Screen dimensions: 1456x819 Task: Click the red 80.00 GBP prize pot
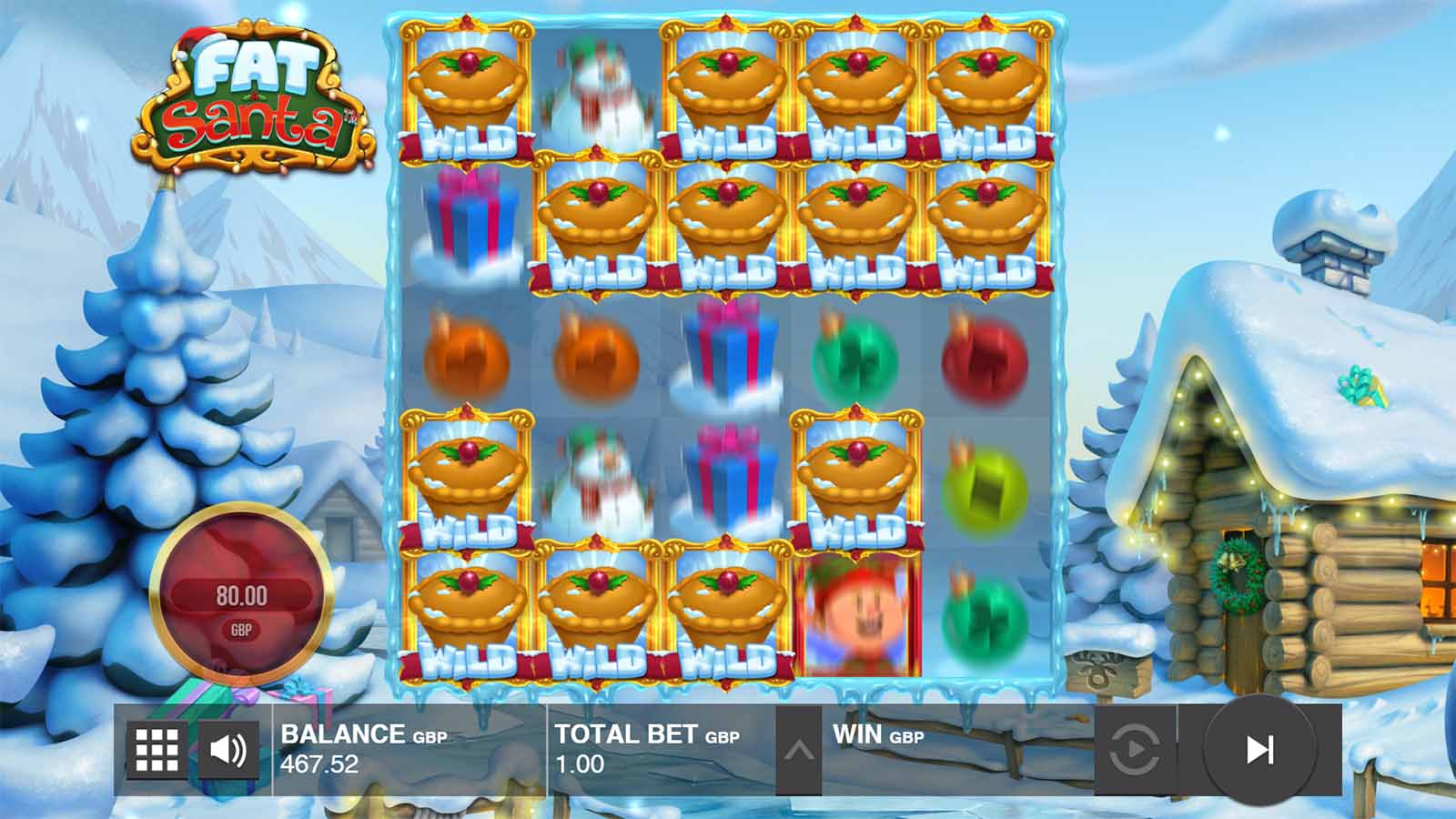click(x=240, y=591)
